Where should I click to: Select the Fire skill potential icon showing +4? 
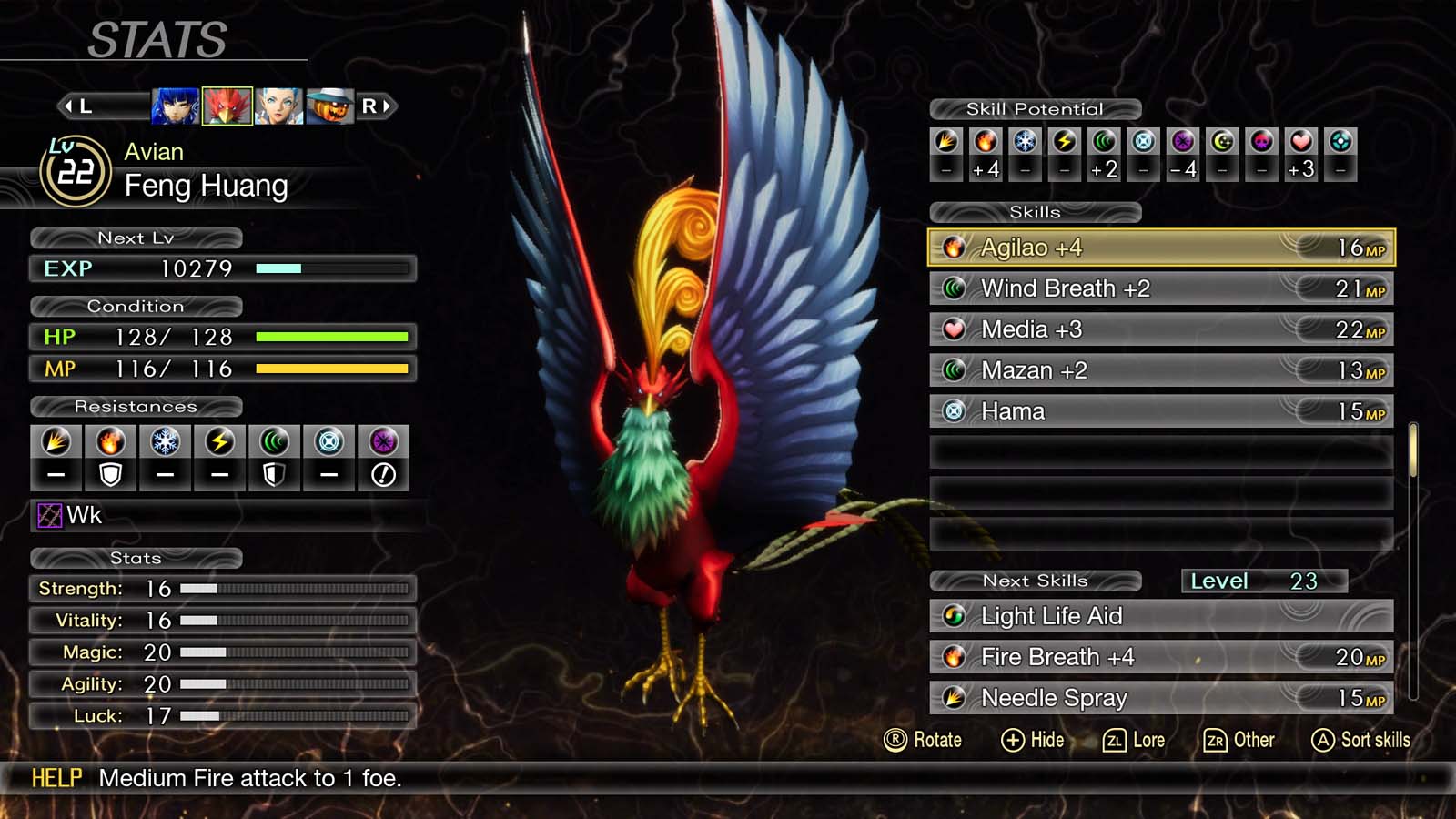[x=986, y=155]
